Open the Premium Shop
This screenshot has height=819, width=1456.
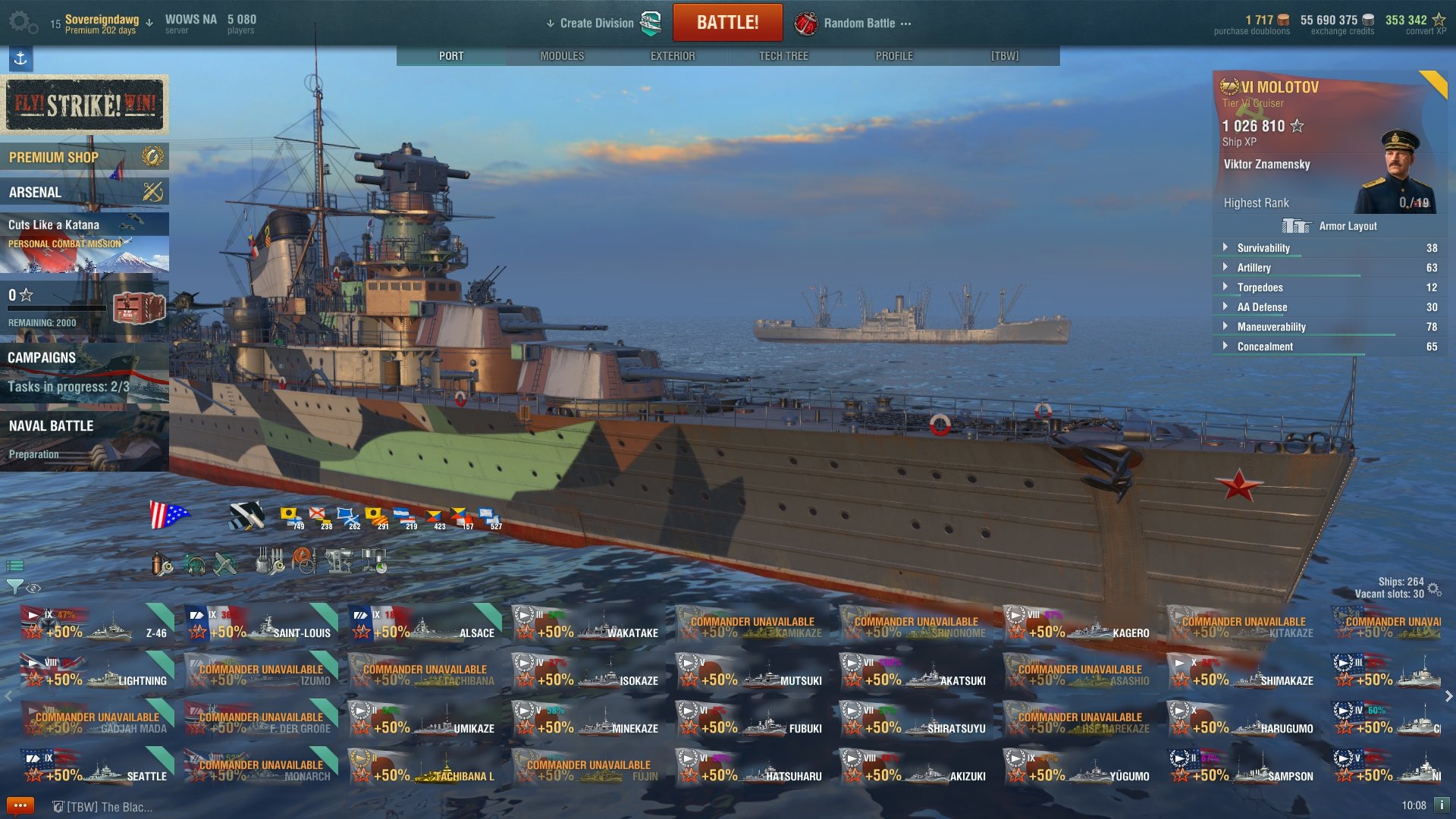[84, 158]
